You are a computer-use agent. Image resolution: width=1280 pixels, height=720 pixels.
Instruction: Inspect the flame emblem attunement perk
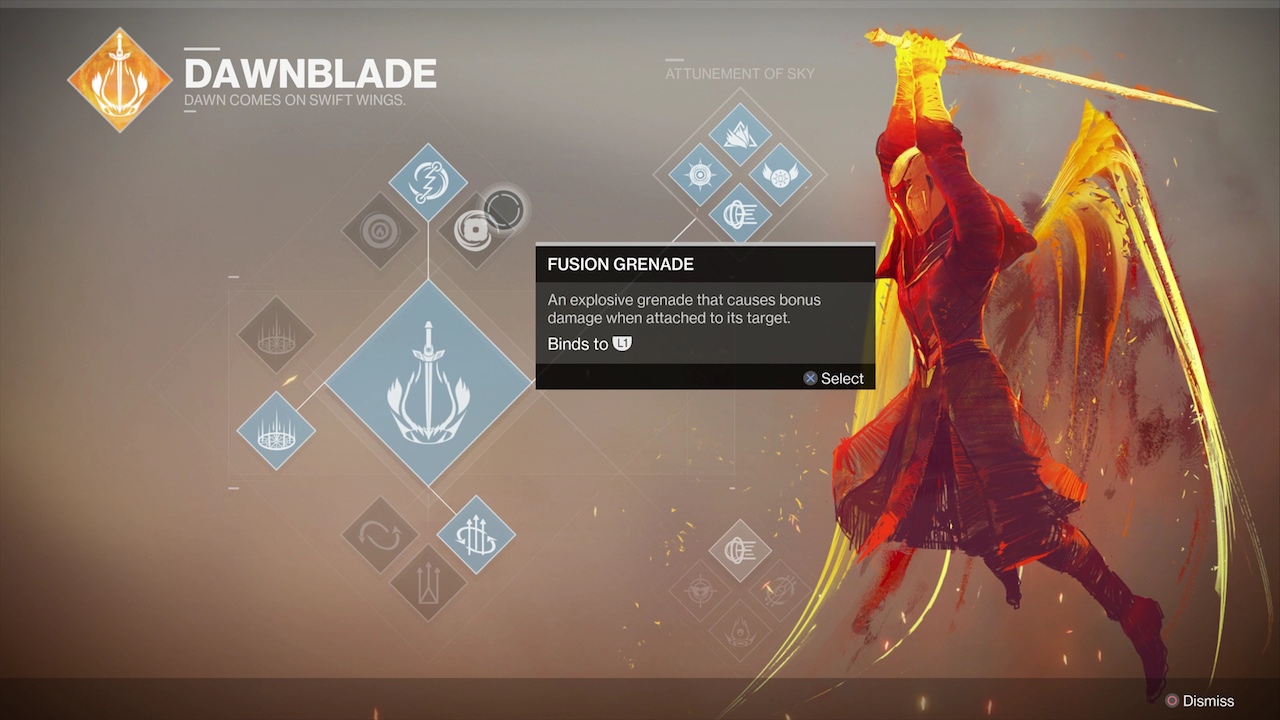pyautogui.click(x=740, y=630)
